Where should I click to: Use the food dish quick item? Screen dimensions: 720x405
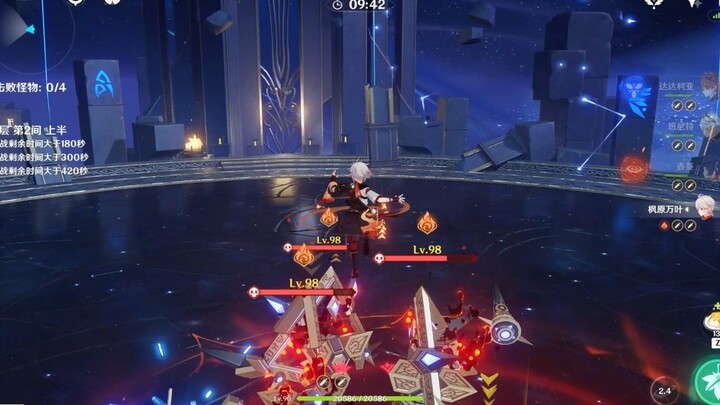pos(712,320)
